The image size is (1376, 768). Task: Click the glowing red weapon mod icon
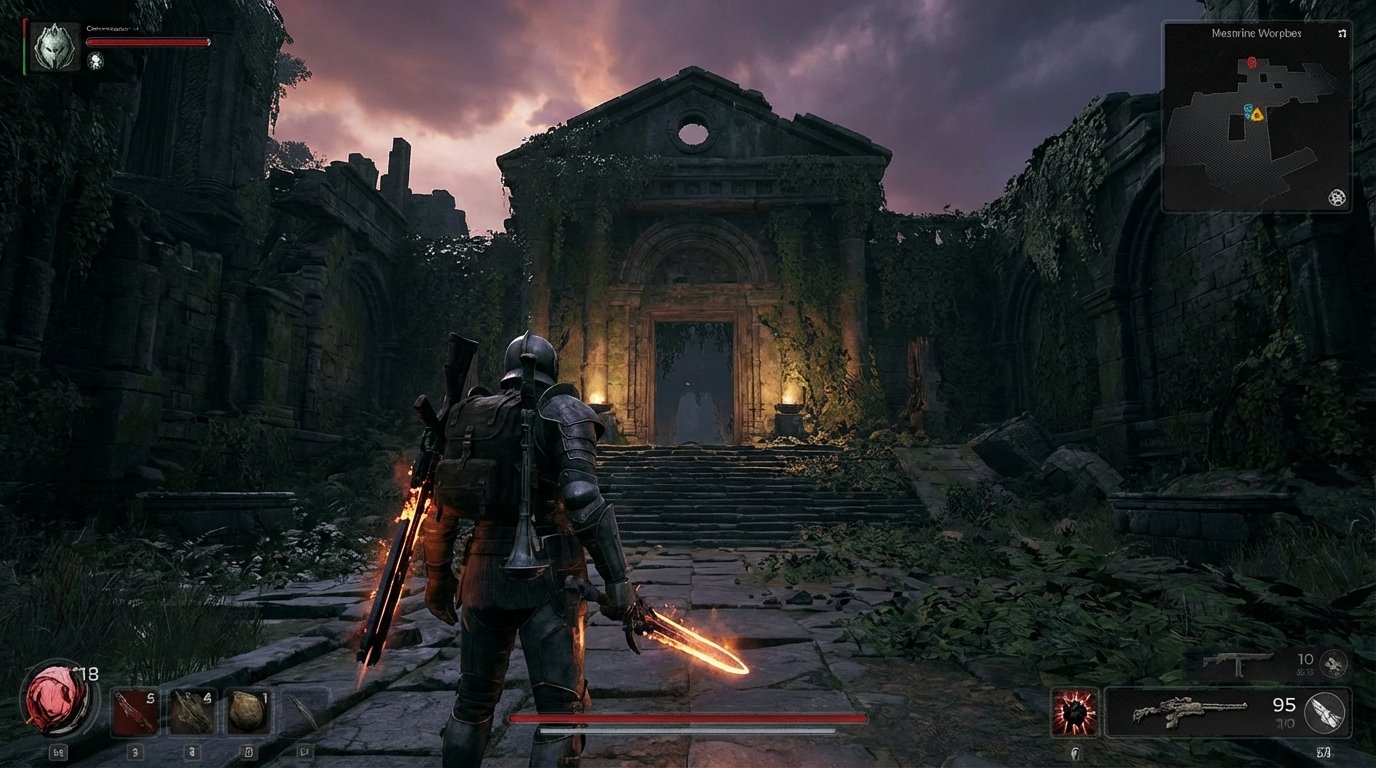click(x=1075, y=712)
